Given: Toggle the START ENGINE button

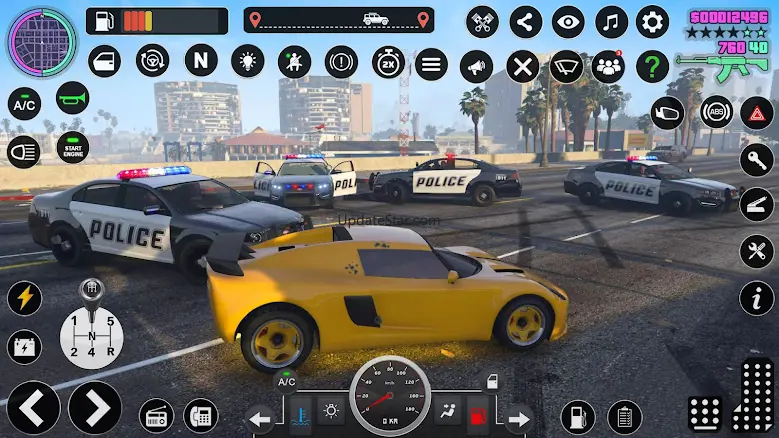Looking at the screenshot, I should pos(71,149).
